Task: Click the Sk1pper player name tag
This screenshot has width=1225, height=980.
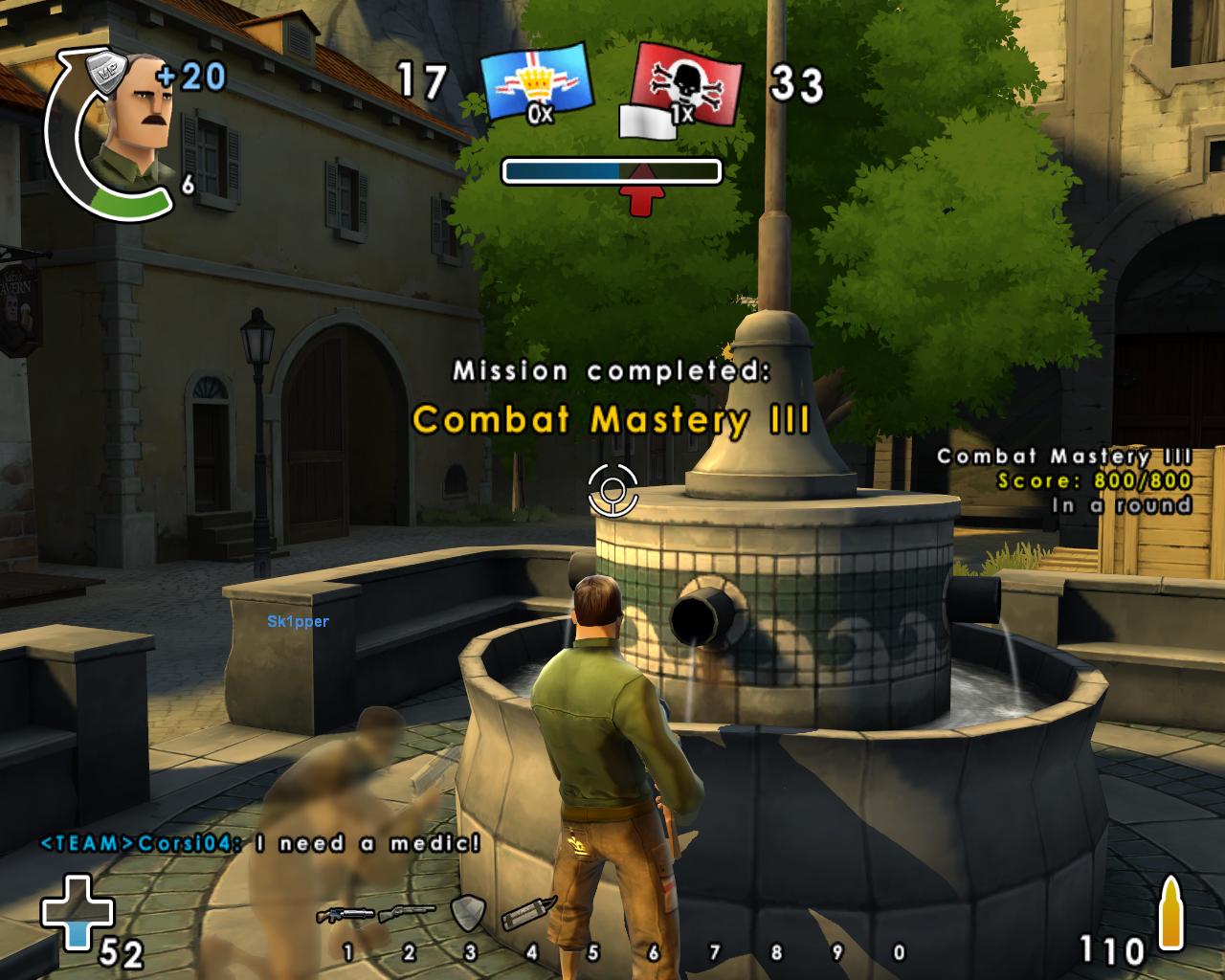Action: (299, 622)
